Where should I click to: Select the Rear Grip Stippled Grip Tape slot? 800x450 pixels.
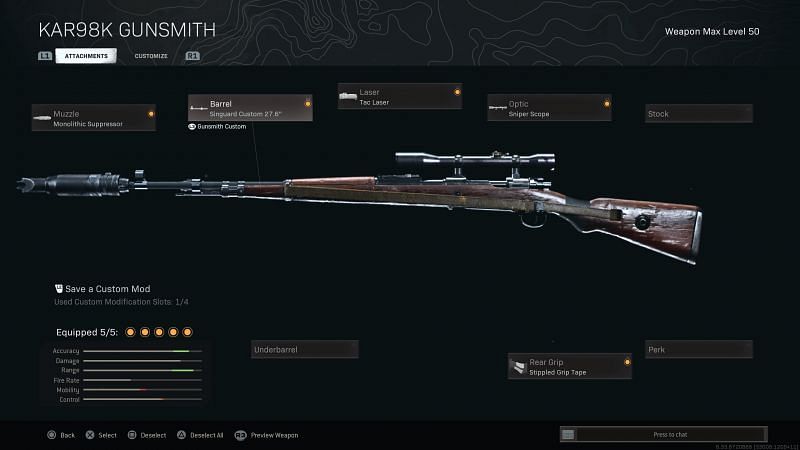point(569,366)
